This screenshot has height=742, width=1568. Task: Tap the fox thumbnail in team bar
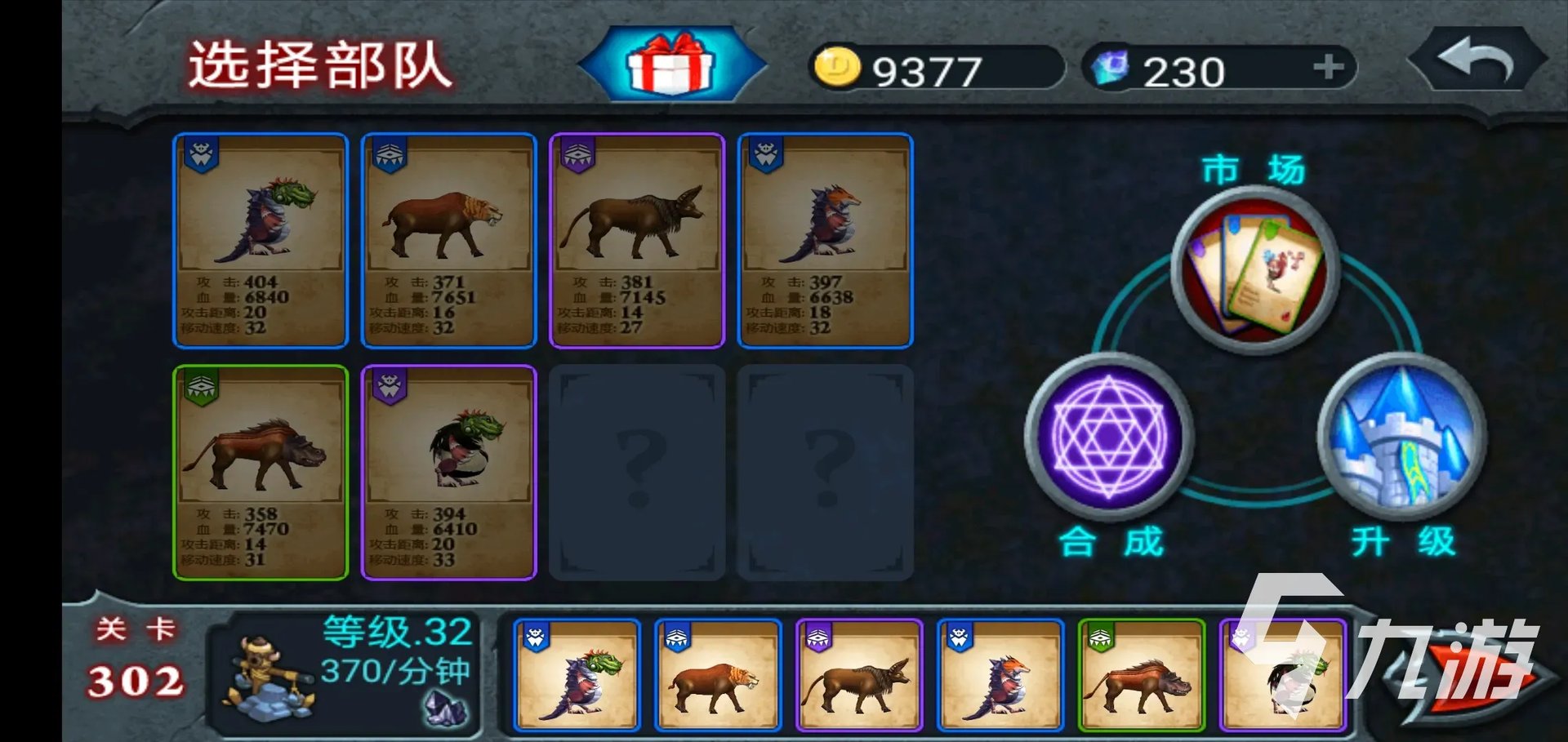(x=1000, y=674)
